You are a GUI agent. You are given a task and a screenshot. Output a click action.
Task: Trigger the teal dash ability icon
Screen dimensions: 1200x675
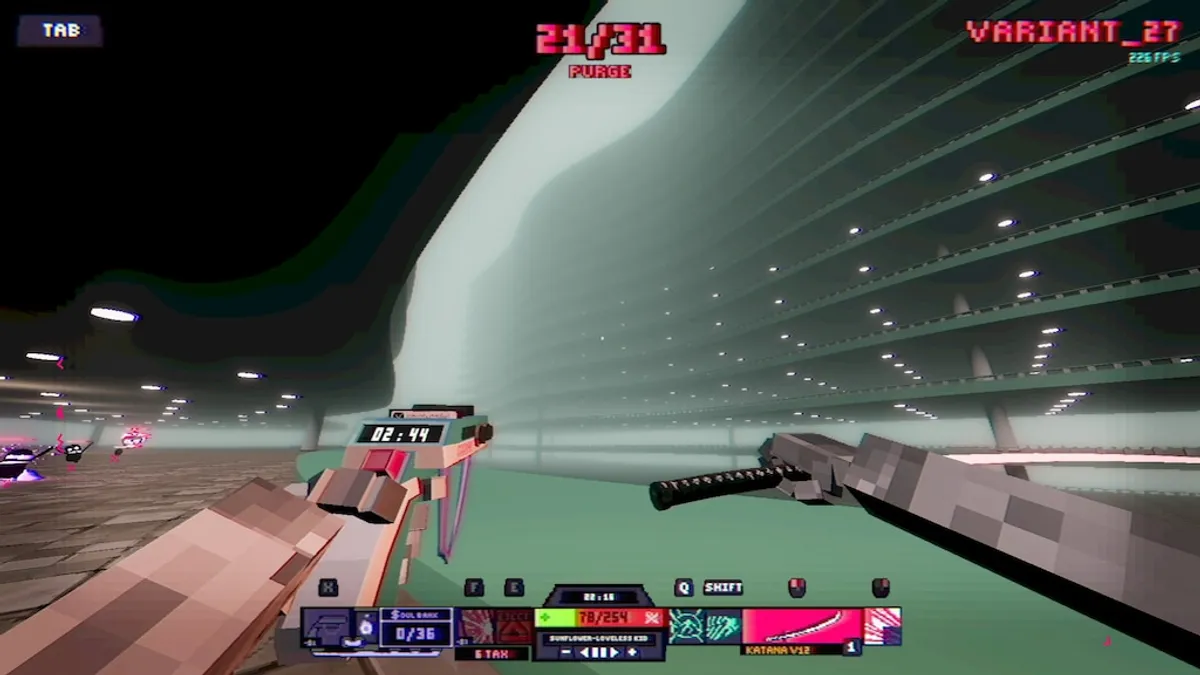click(x=723, y=626)
